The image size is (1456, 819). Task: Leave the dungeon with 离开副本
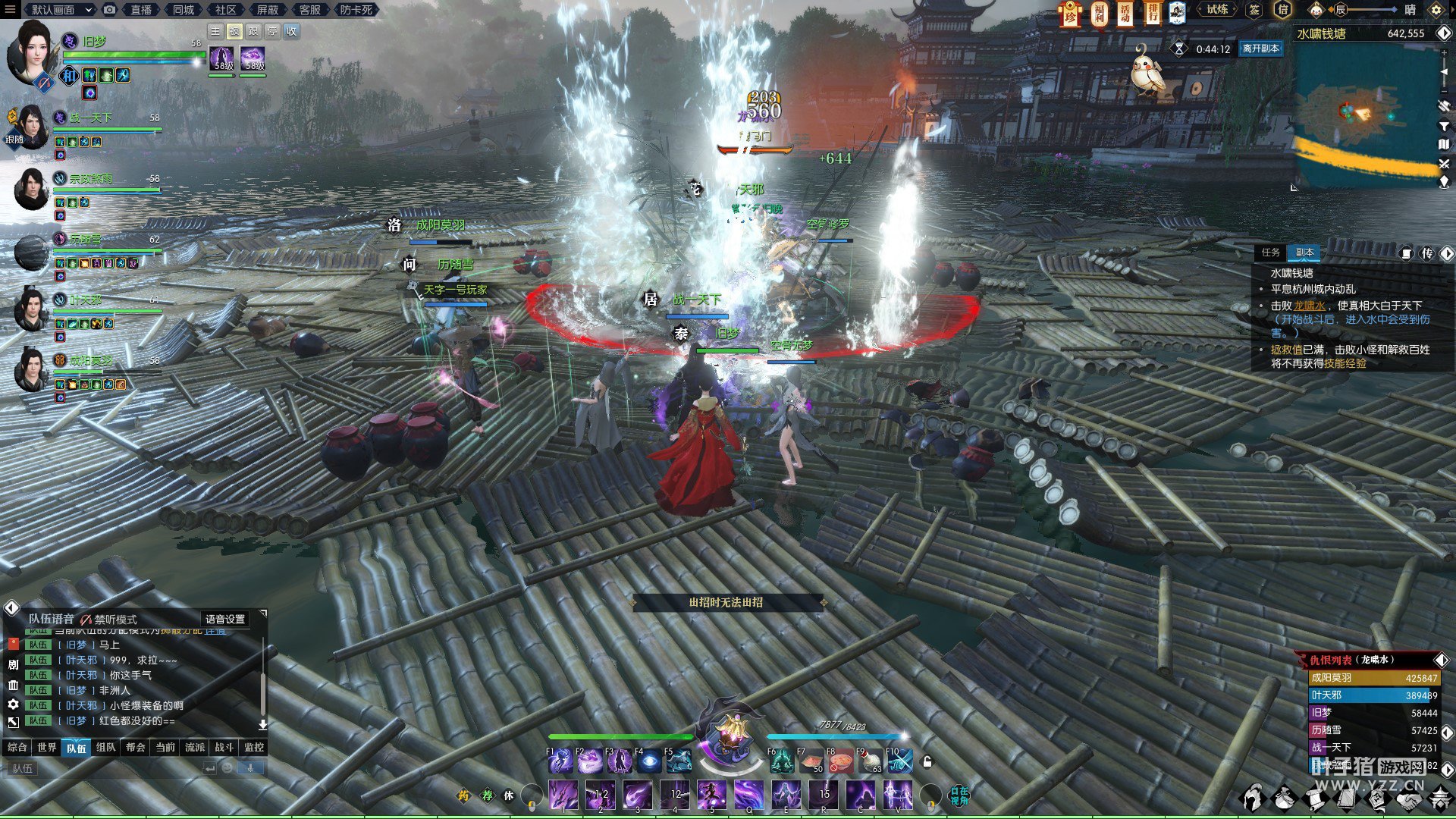tap(1260, 49)
